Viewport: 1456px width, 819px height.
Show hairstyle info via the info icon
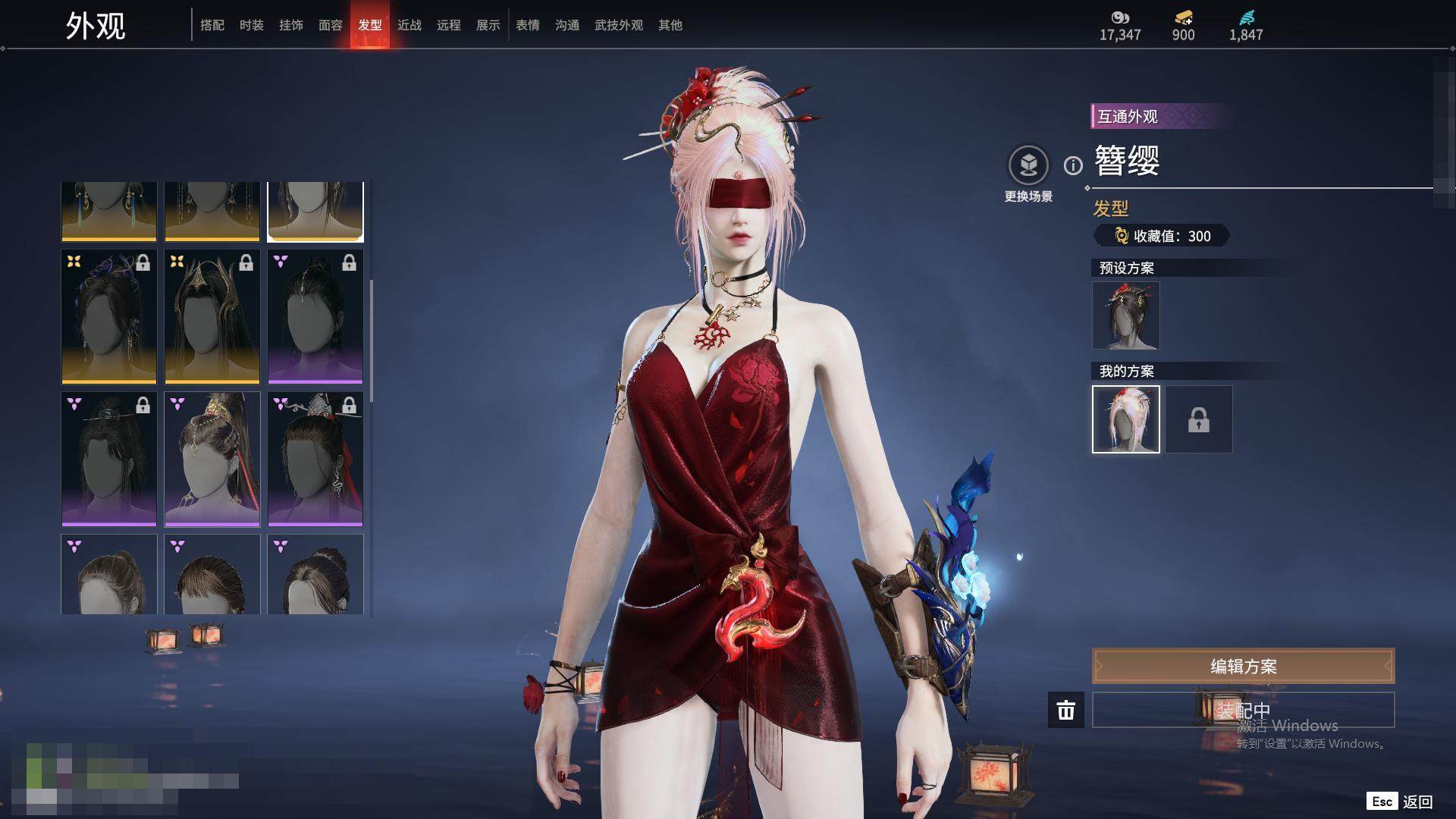coord(1073,165)
